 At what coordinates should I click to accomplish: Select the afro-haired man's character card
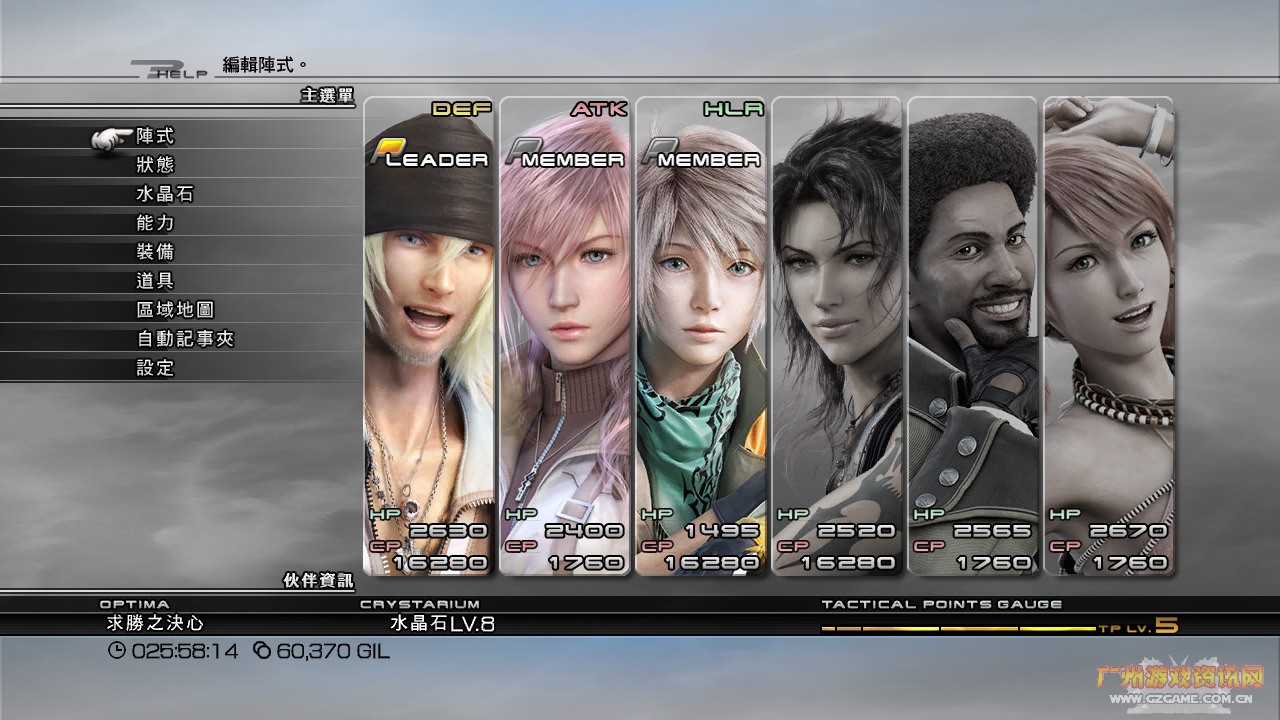(972, 336)
